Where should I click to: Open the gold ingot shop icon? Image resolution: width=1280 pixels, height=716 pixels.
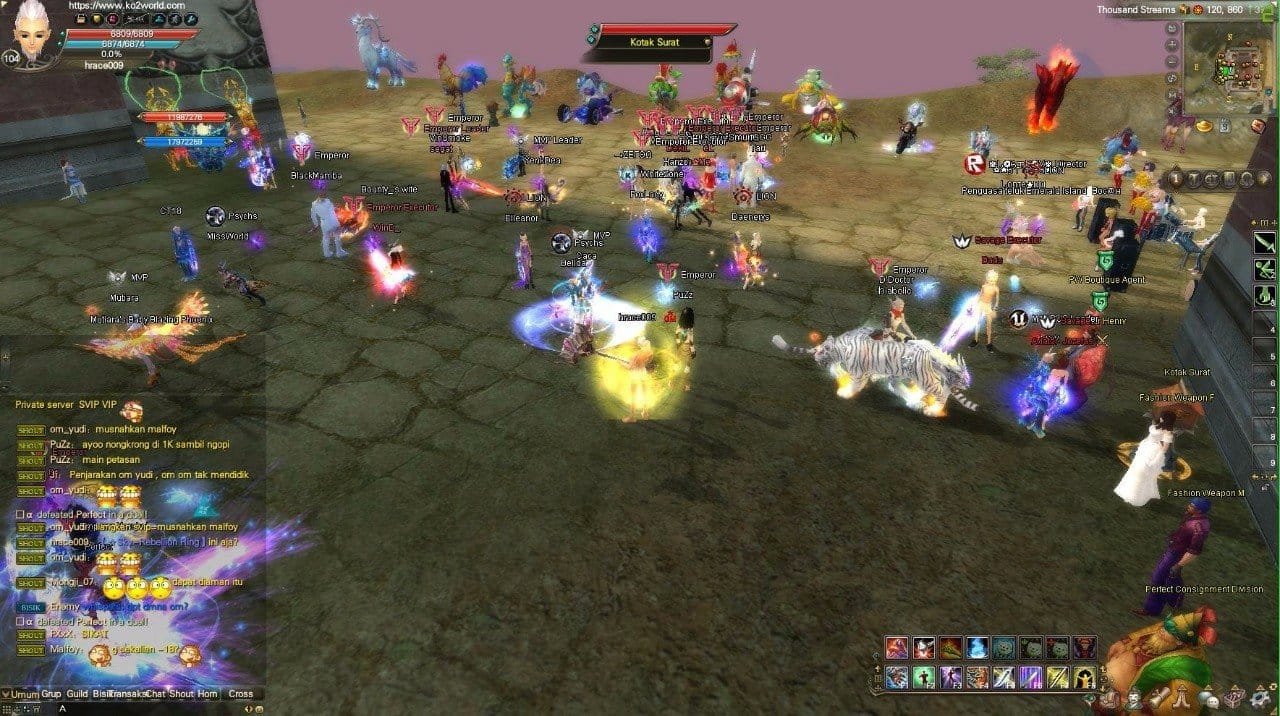pyautogui.click(x=1204, y=126)
